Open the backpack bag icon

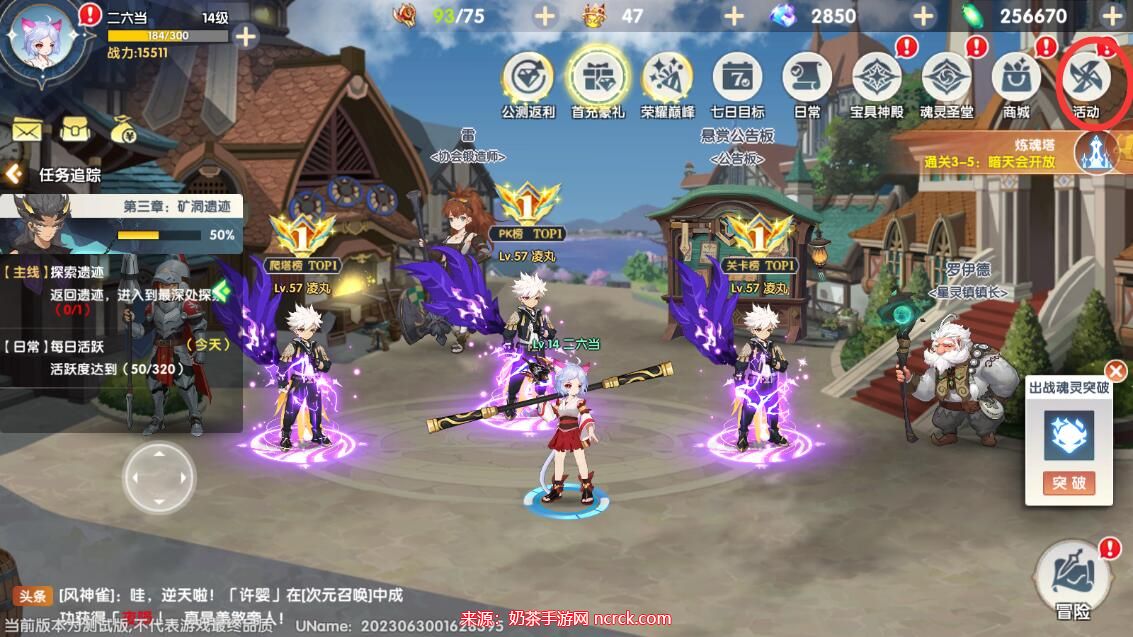[x=76, y=129]
